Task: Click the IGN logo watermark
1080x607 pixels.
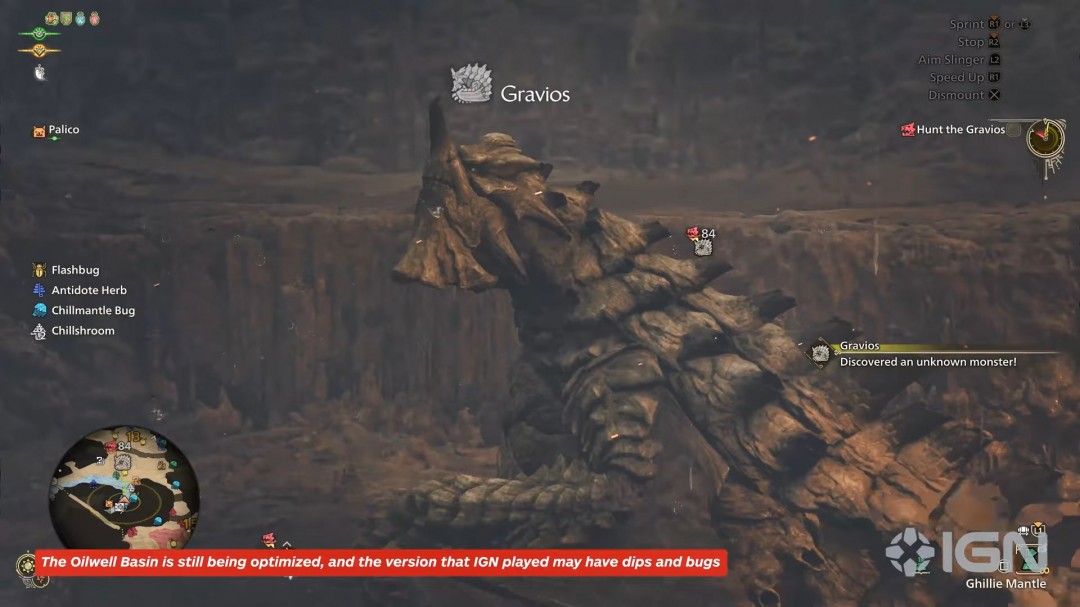Action: 965,551
